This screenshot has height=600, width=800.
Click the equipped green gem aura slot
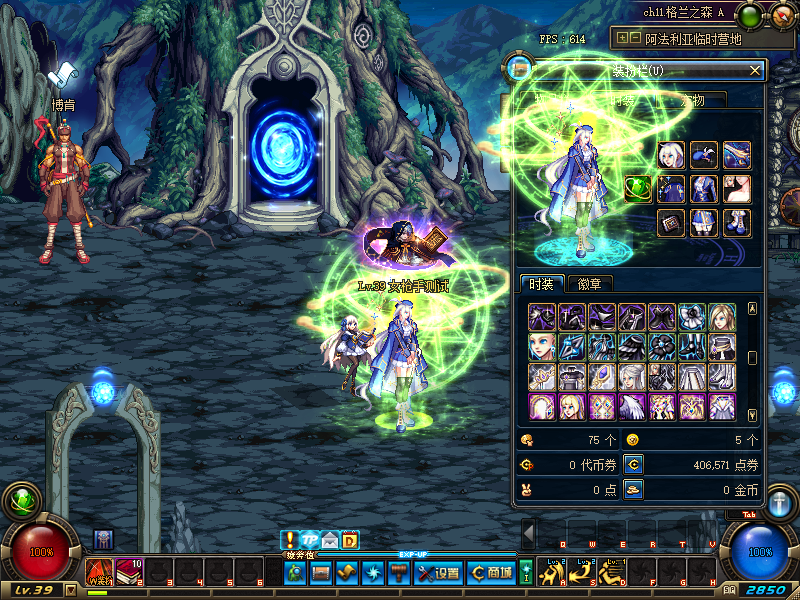(x=638, y=188)
